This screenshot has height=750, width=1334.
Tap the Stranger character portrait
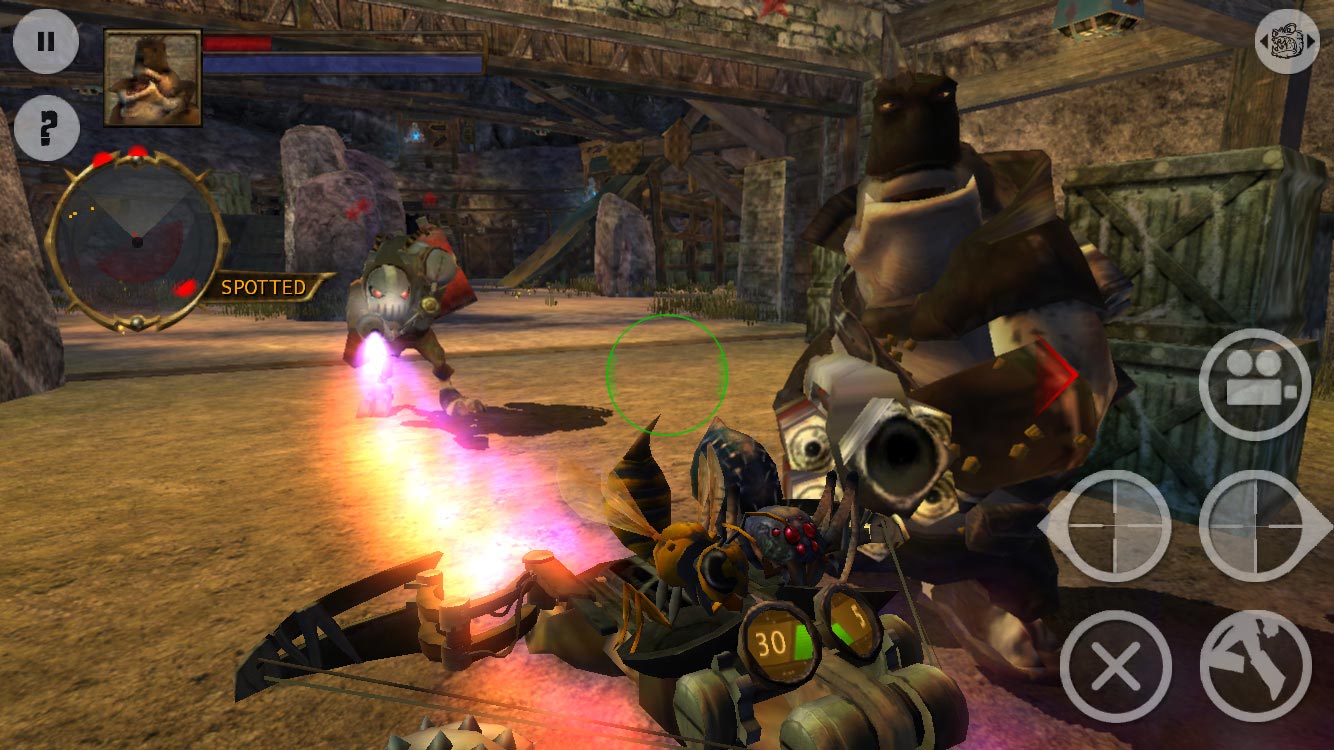click(x=153, y=78)
